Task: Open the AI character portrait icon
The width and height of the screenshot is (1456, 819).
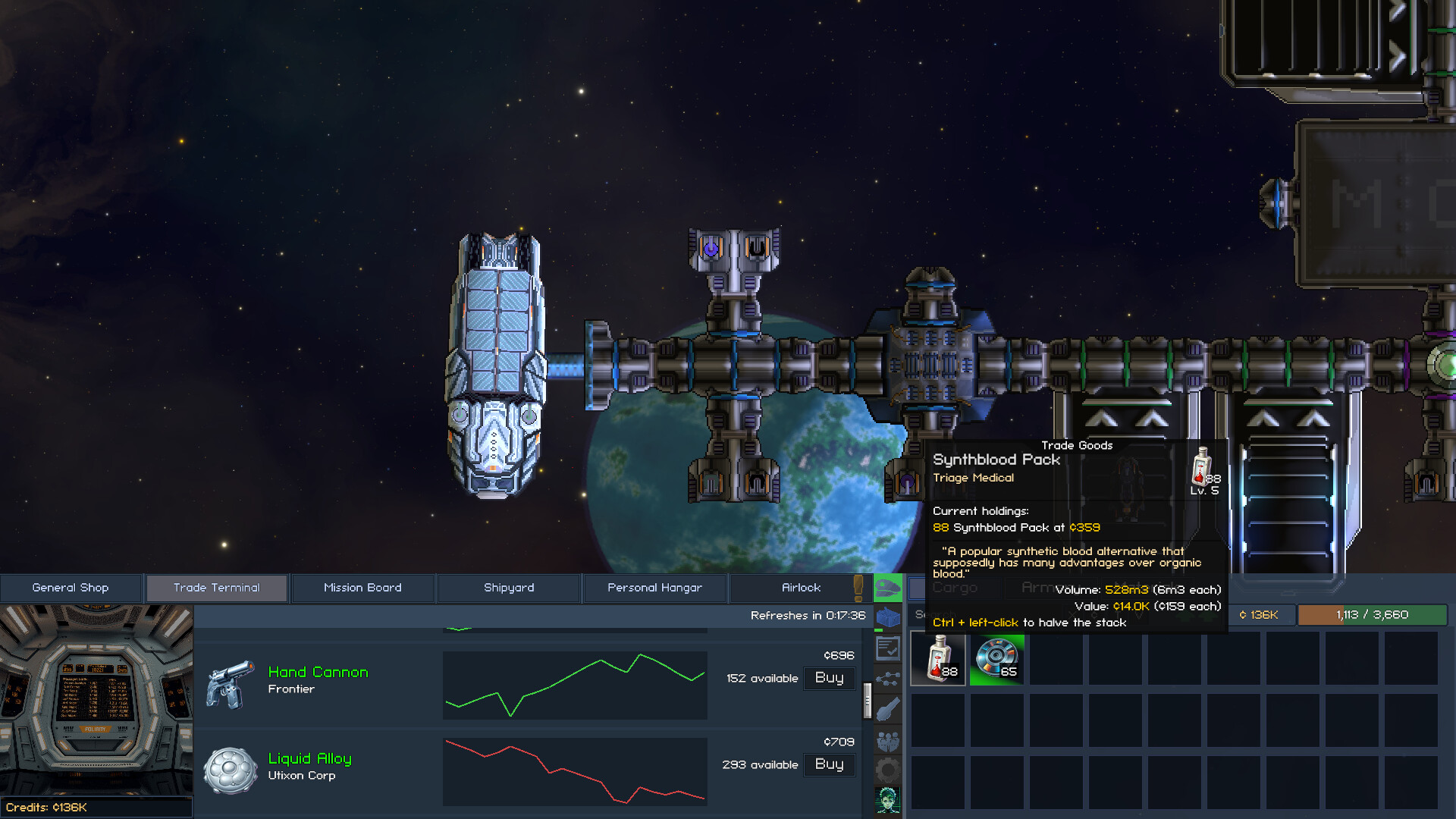Action: point(887,798)
